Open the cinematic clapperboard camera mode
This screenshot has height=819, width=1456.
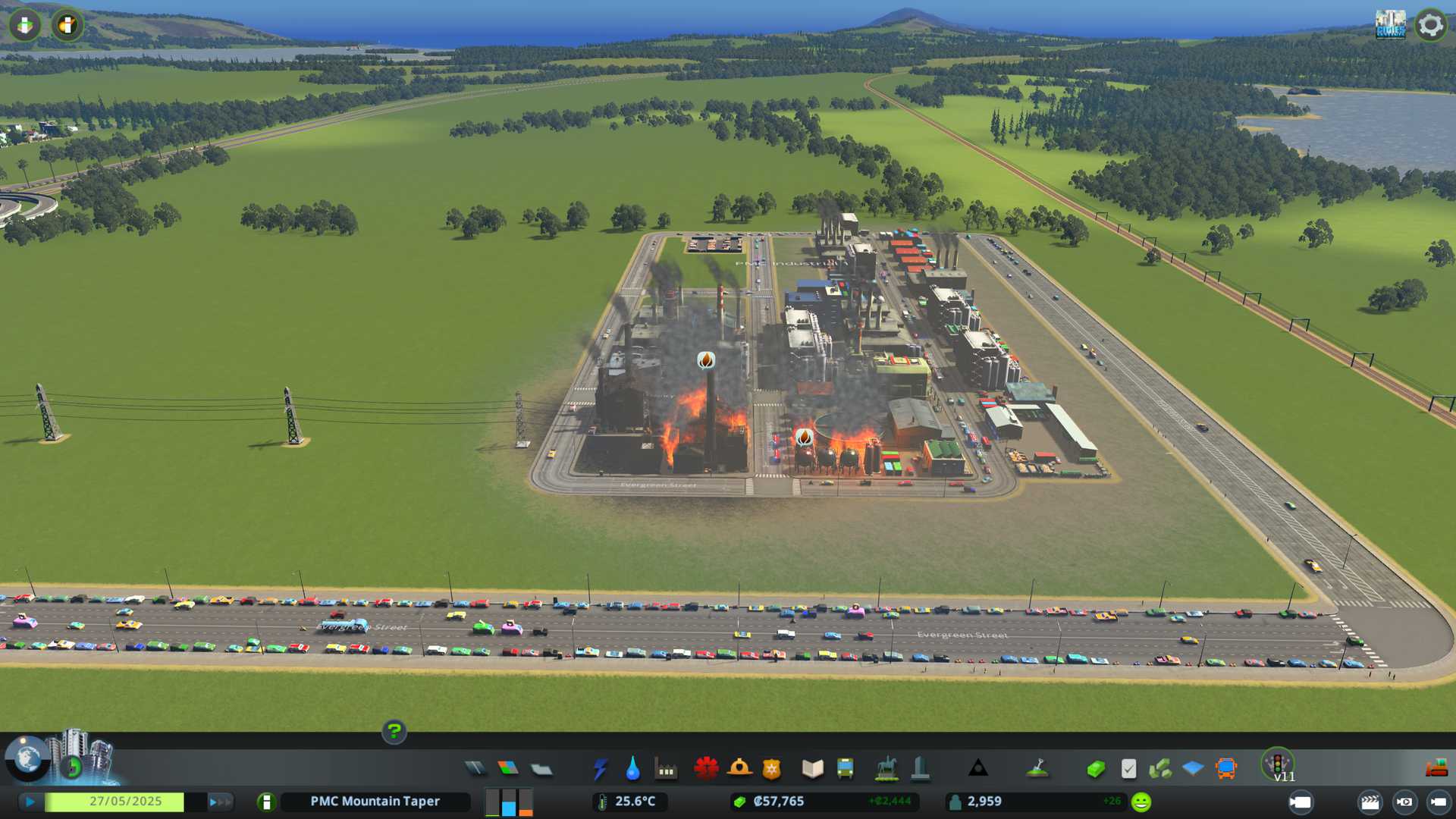[x=1370, y=802]
